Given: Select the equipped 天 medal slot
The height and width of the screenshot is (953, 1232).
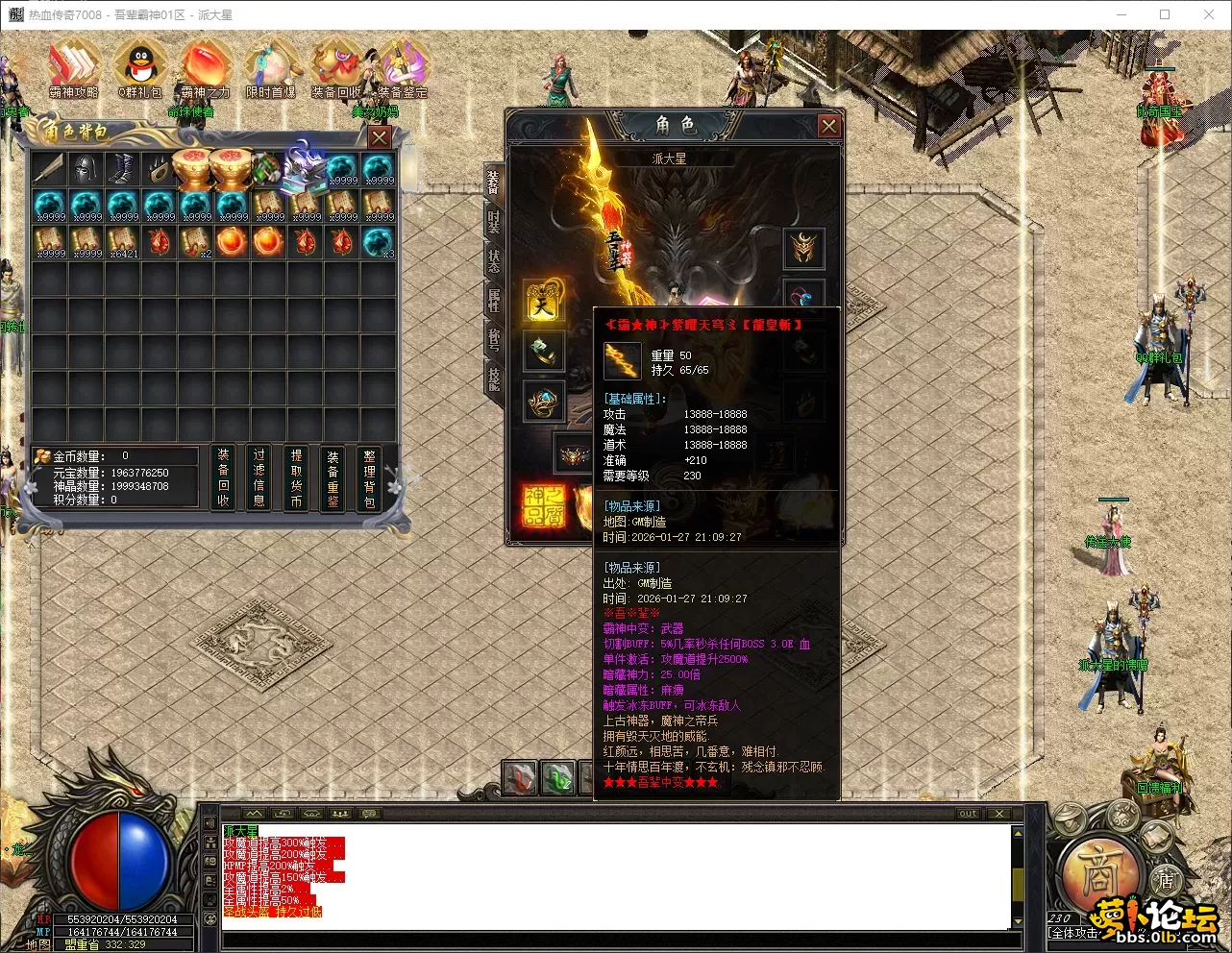Looking at the screenshot, I should point(544,303).
